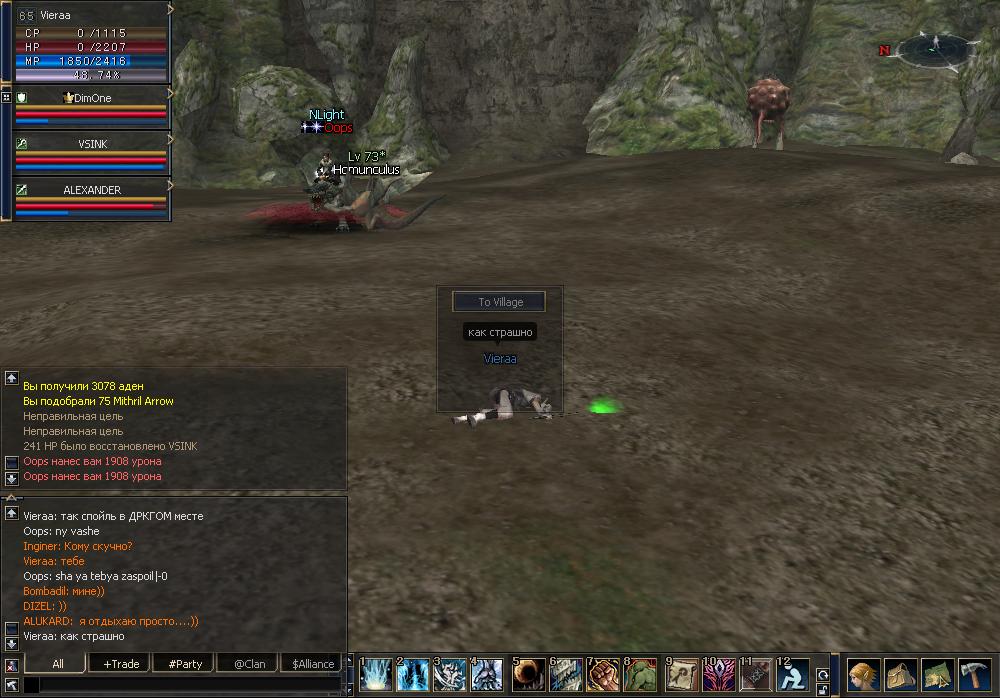Show the @Clan chat tab
1000x698 pixels.
[249, 663]
